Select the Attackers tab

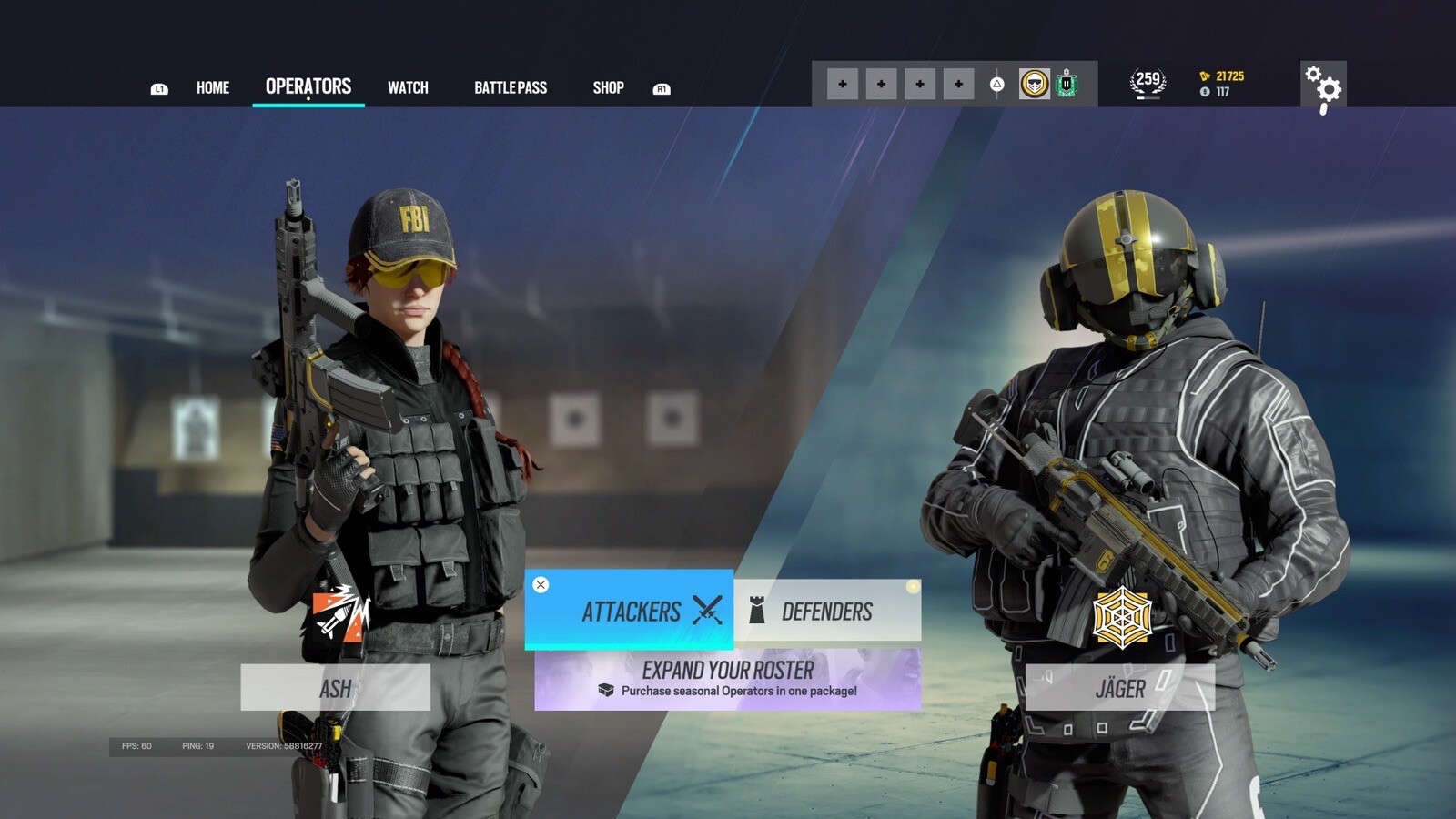[632, 611]
